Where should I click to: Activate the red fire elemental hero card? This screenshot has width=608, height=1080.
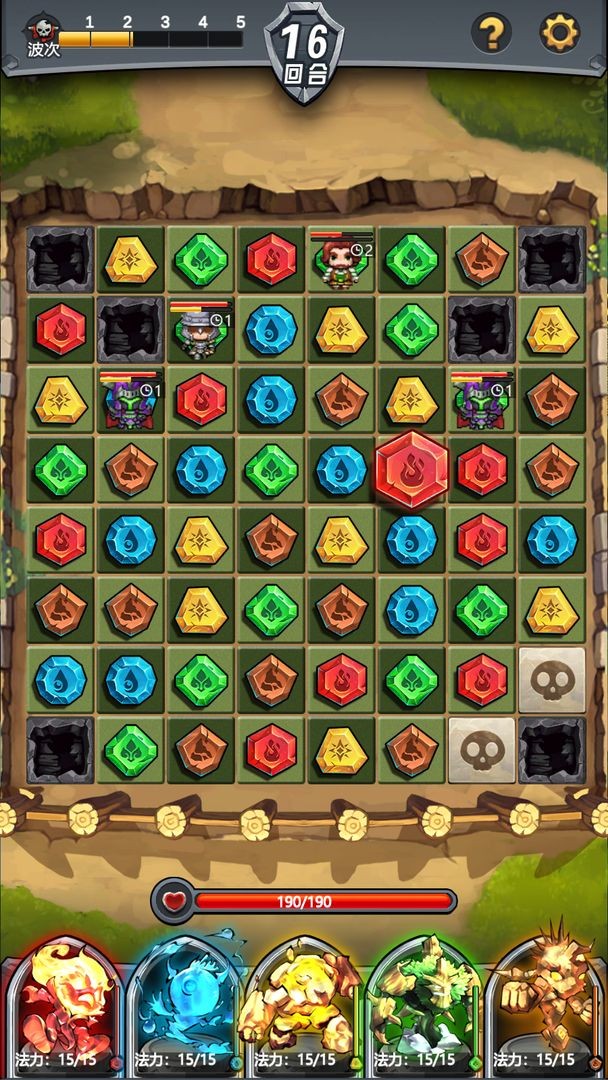[62, 1005]
